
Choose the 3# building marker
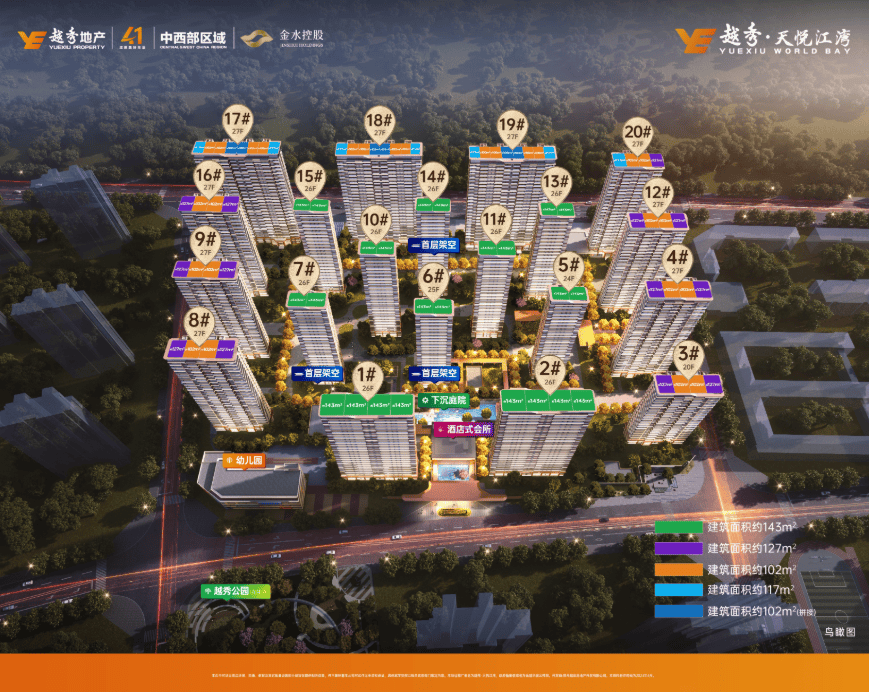click(688, 356)
